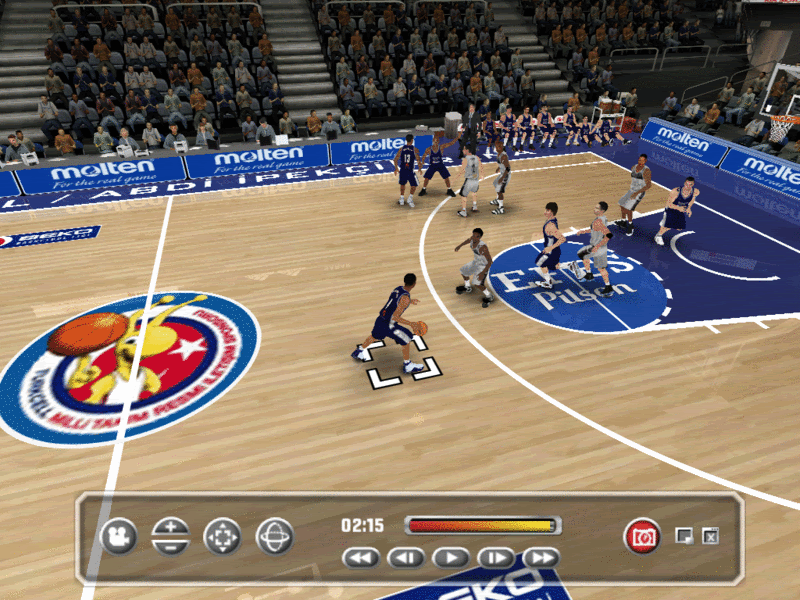This screenshot has height=600, width=800.
Task: Step the replay forward one frame
Action: 496,558
